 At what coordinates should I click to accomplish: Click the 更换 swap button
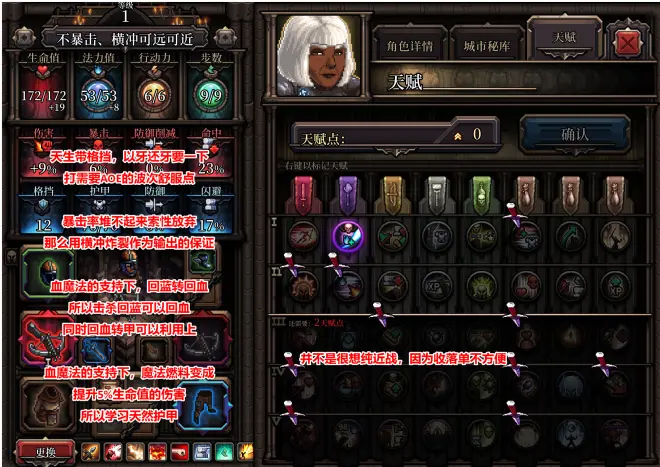click(45, 452)
